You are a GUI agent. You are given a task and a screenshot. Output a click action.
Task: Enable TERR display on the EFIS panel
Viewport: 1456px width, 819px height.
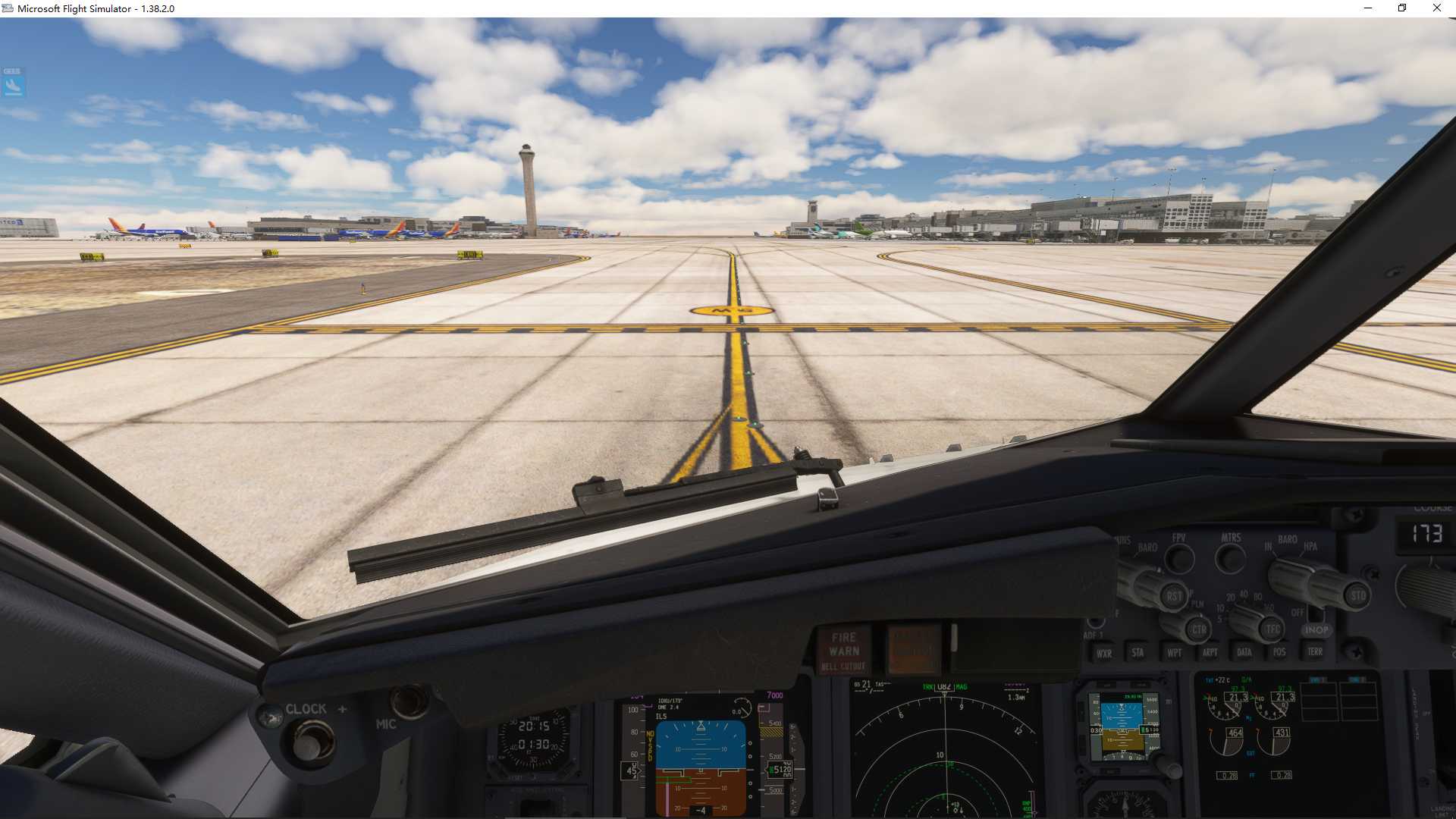tap(1315, 652)
